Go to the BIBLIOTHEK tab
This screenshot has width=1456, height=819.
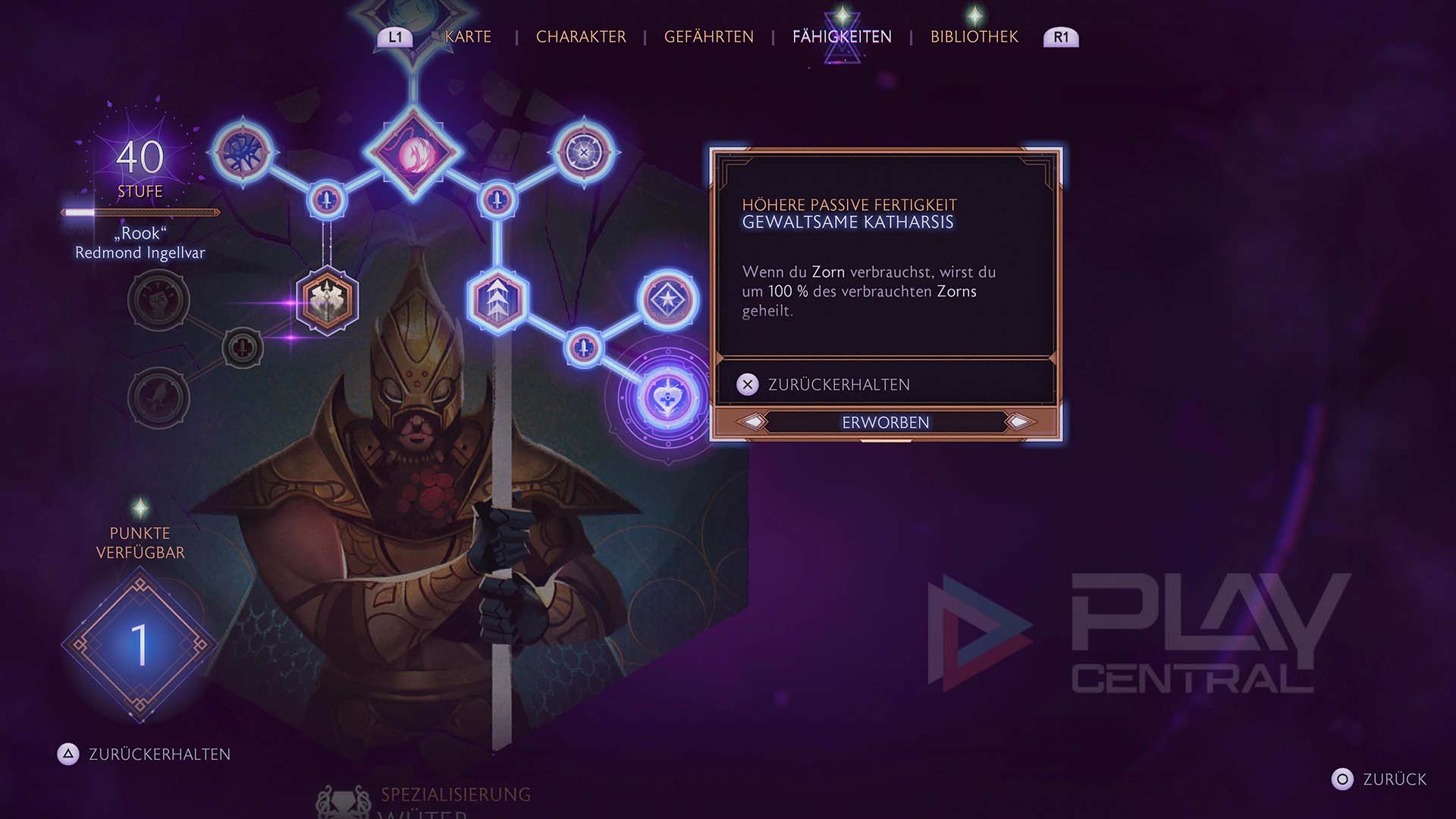click(x=974, y=36)
